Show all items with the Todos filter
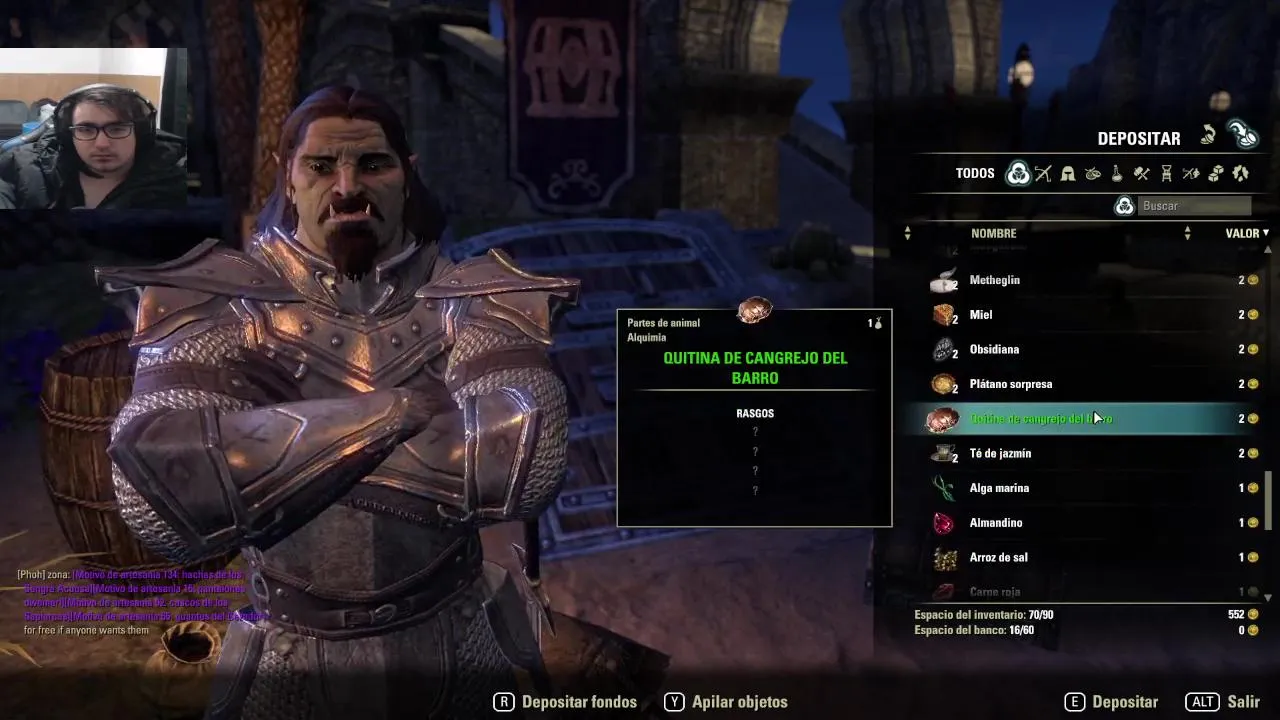This screenshot has width=1280, height=720. pyautogui.click(x=1018, y=173)
